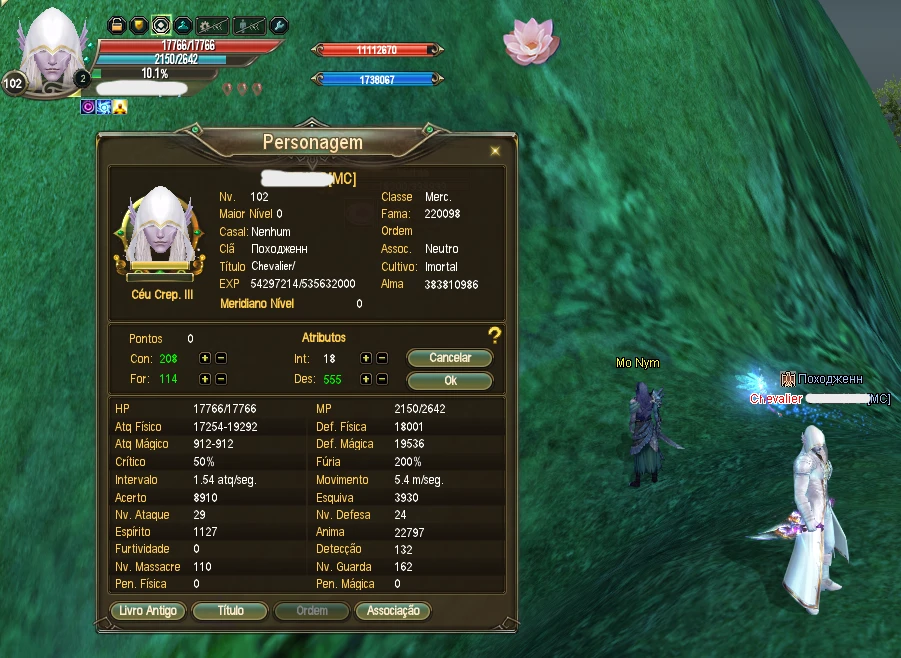Open the Livro Antigo panel
Screen dimensions: 901x658
147,611
